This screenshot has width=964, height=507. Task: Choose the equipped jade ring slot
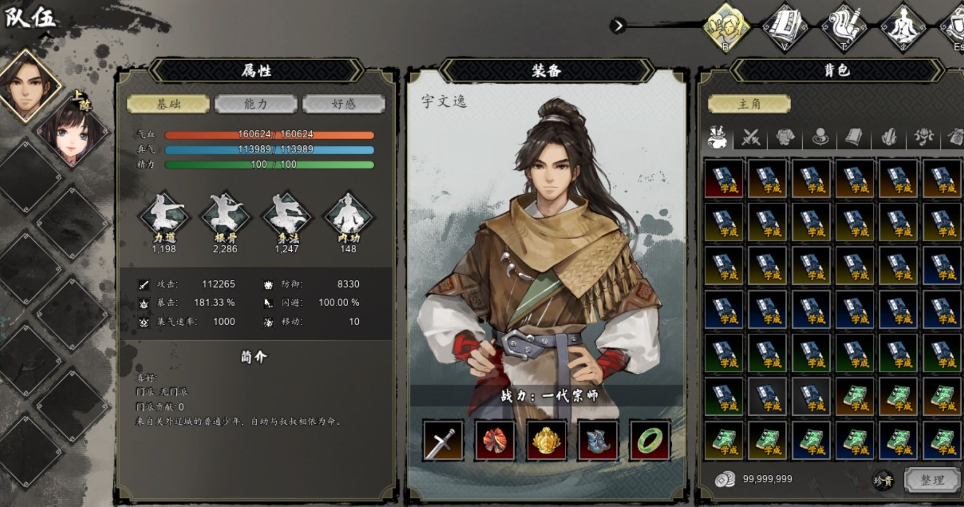coord(649,440)
